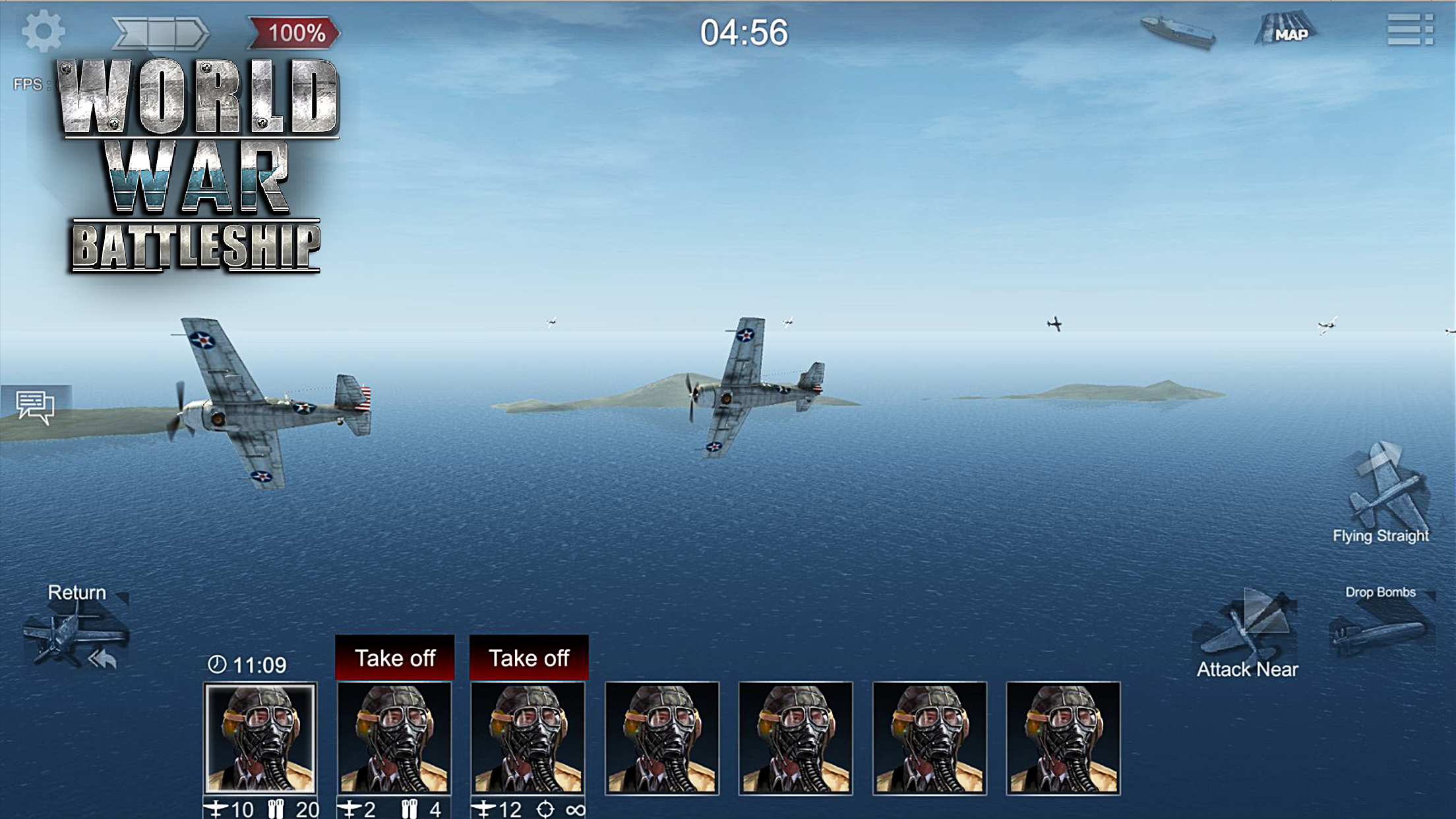Switch to the aircraft carrier view
The image size is (1456, 819).
1179,31
